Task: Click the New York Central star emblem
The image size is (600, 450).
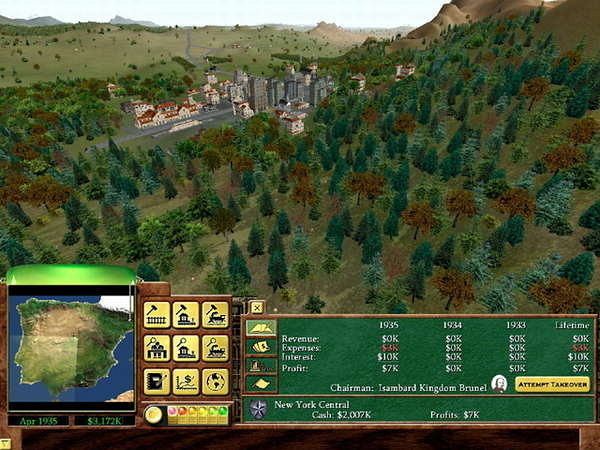Action: point(258,408)
